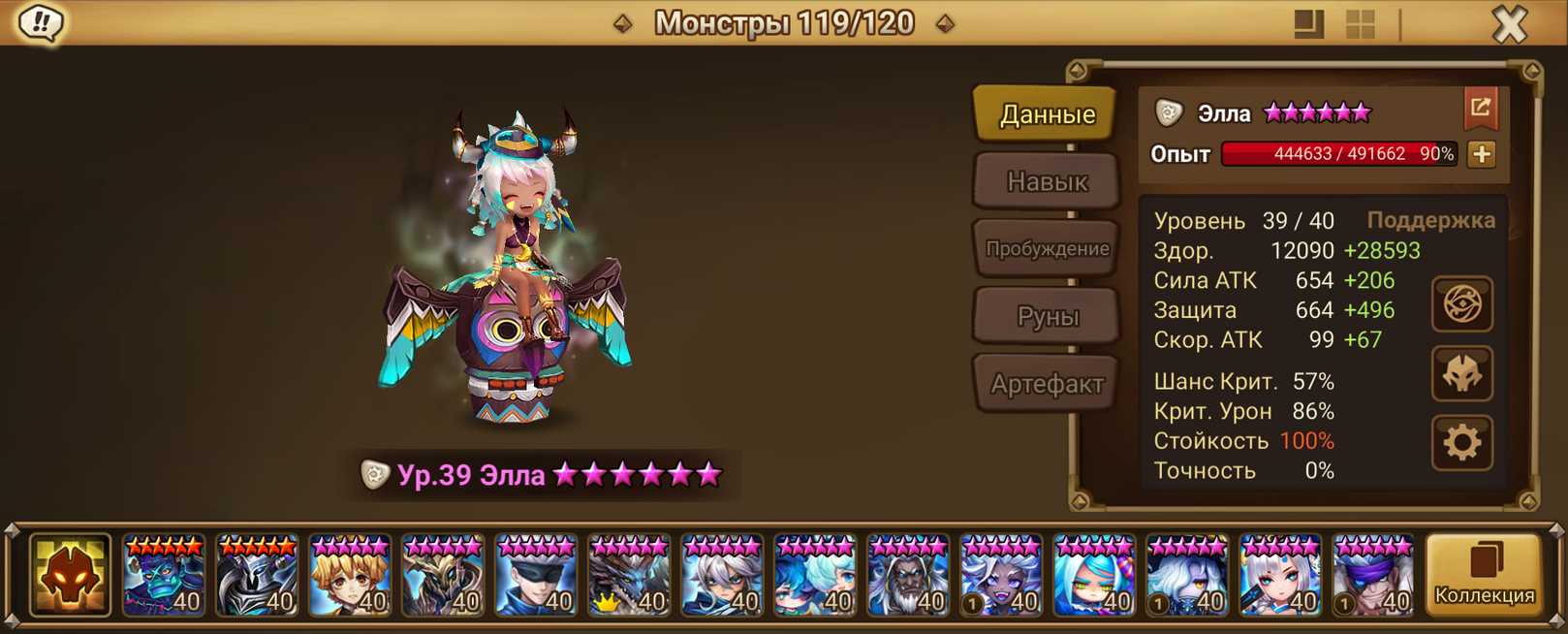Select the red demon mask filter slot
Image resolution: width=1568 pixels, height=634 pixels.
tap(70, 576)
